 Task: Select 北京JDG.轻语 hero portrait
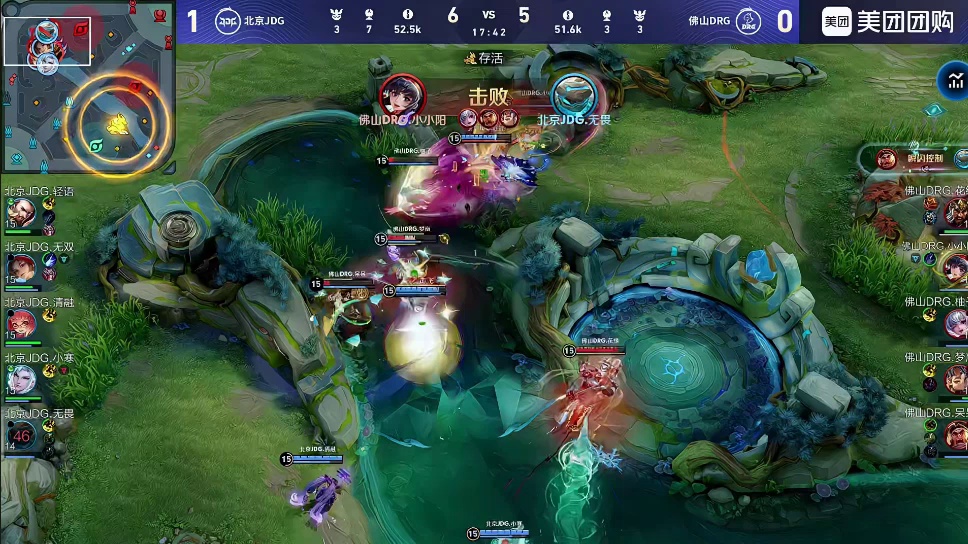coord(20,212)
